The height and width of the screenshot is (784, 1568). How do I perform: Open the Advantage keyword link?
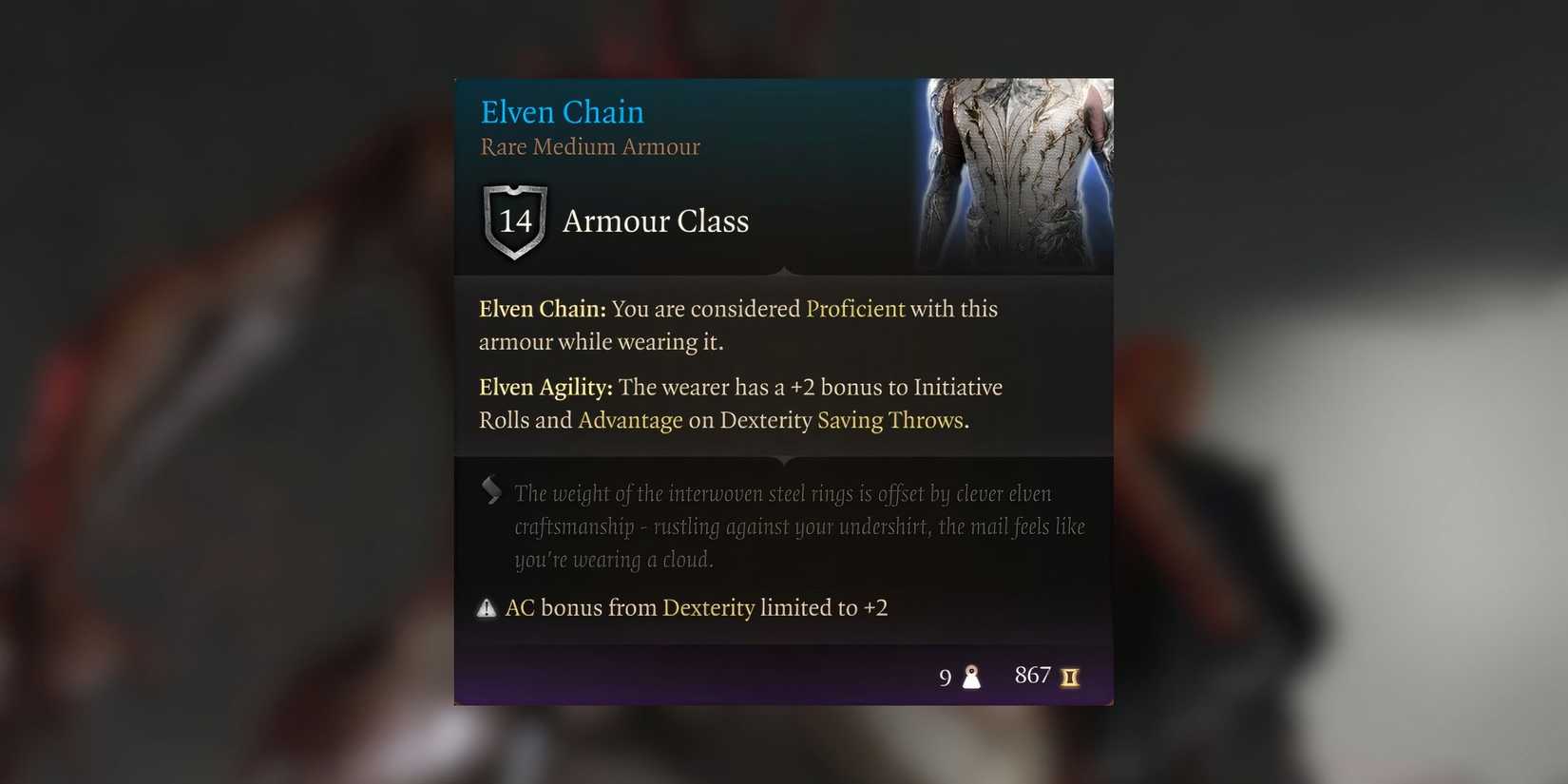click(x=630, y=419)
